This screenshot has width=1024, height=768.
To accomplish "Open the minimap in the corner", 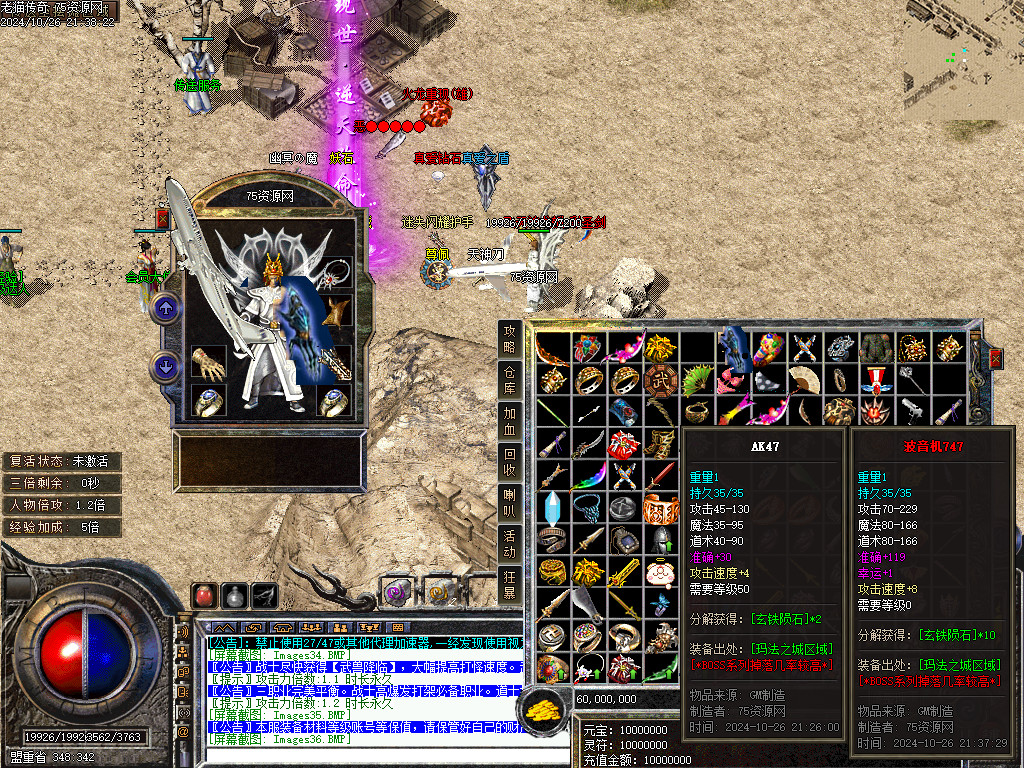I will (963, 60).
